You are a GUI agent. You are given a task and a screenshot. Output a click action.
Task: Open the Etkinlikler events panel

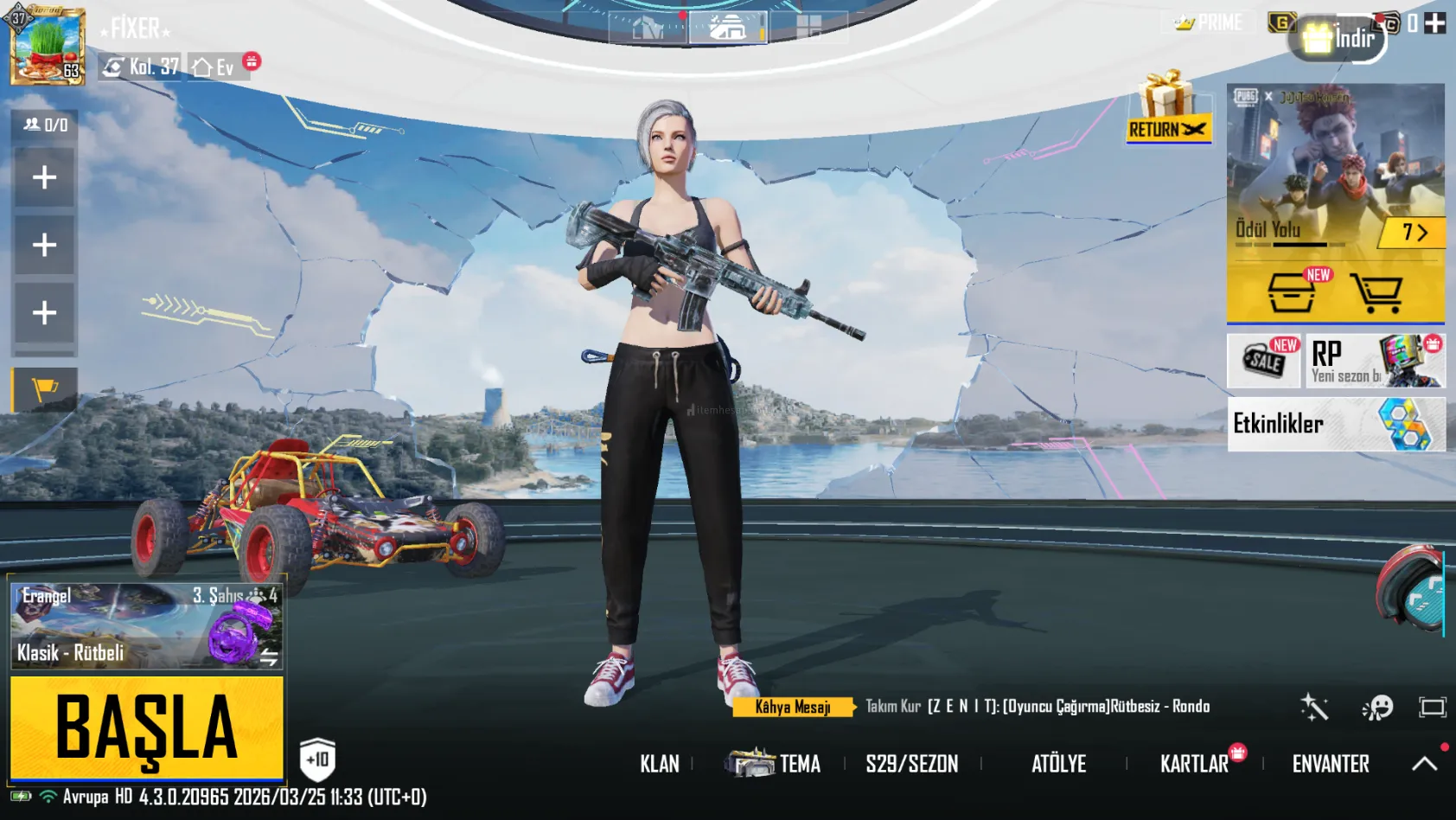point(1336,424)
